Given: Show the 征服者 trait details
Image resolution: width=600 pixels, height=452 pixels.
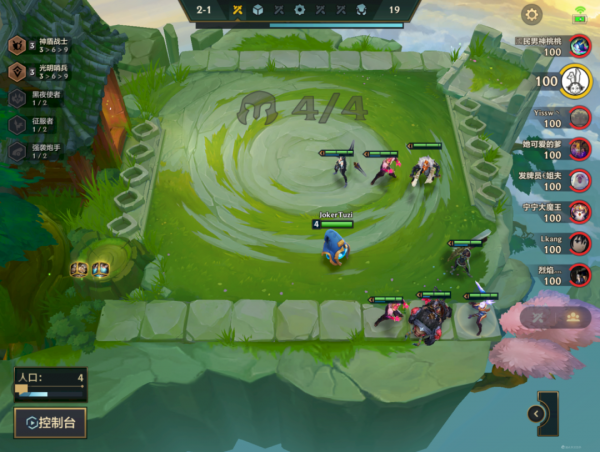Looking at the screenshot, I should [40, 124].
